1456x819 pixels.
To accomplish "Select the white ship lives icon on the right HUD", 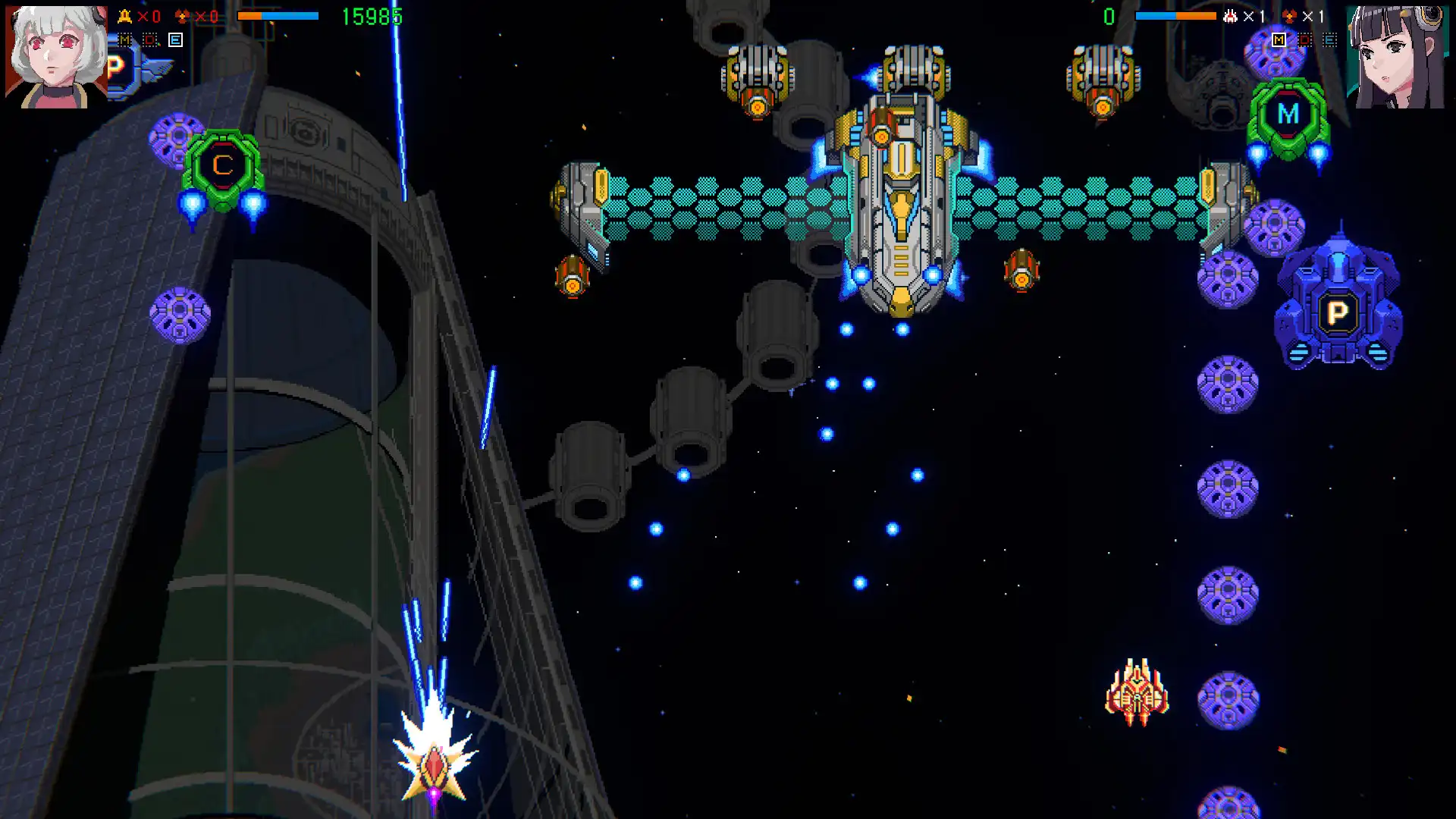I will tap(1230, 16).
